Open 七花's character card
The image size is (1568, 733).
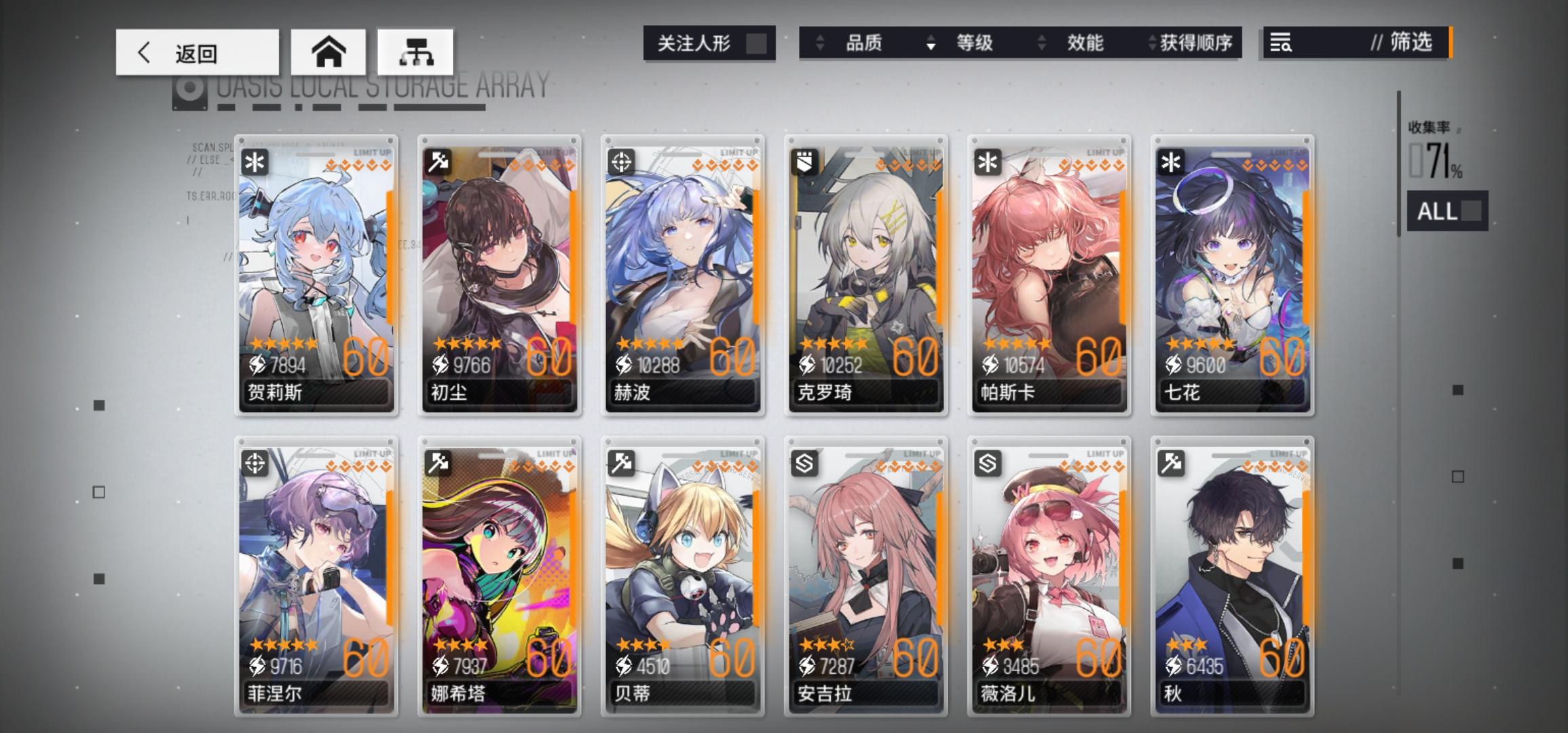(1233, 271)
